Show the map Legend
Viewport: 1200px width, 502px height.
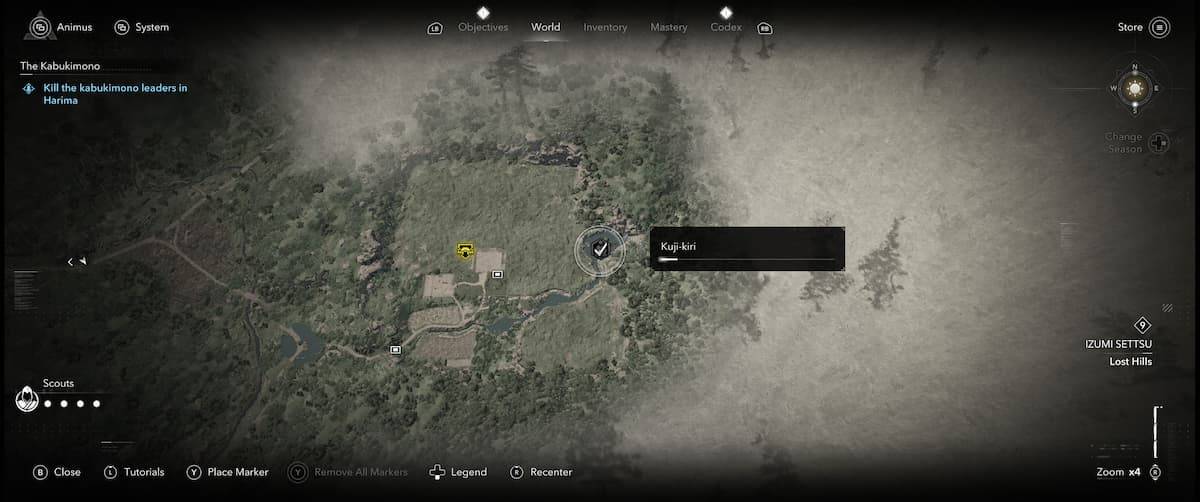[458, 472]
